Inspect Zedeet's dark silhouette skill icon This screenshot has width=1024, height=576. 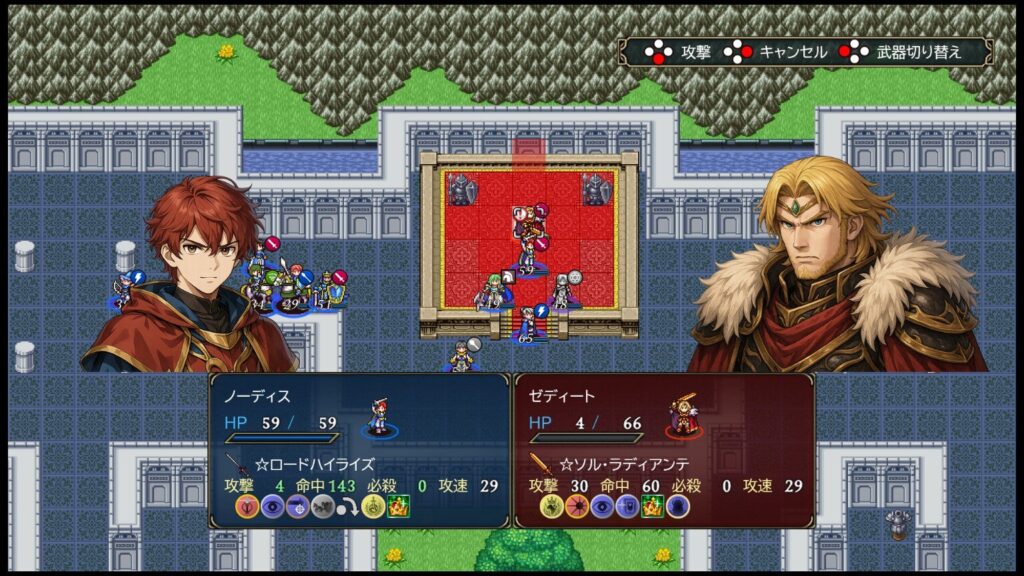click(678, 507)
